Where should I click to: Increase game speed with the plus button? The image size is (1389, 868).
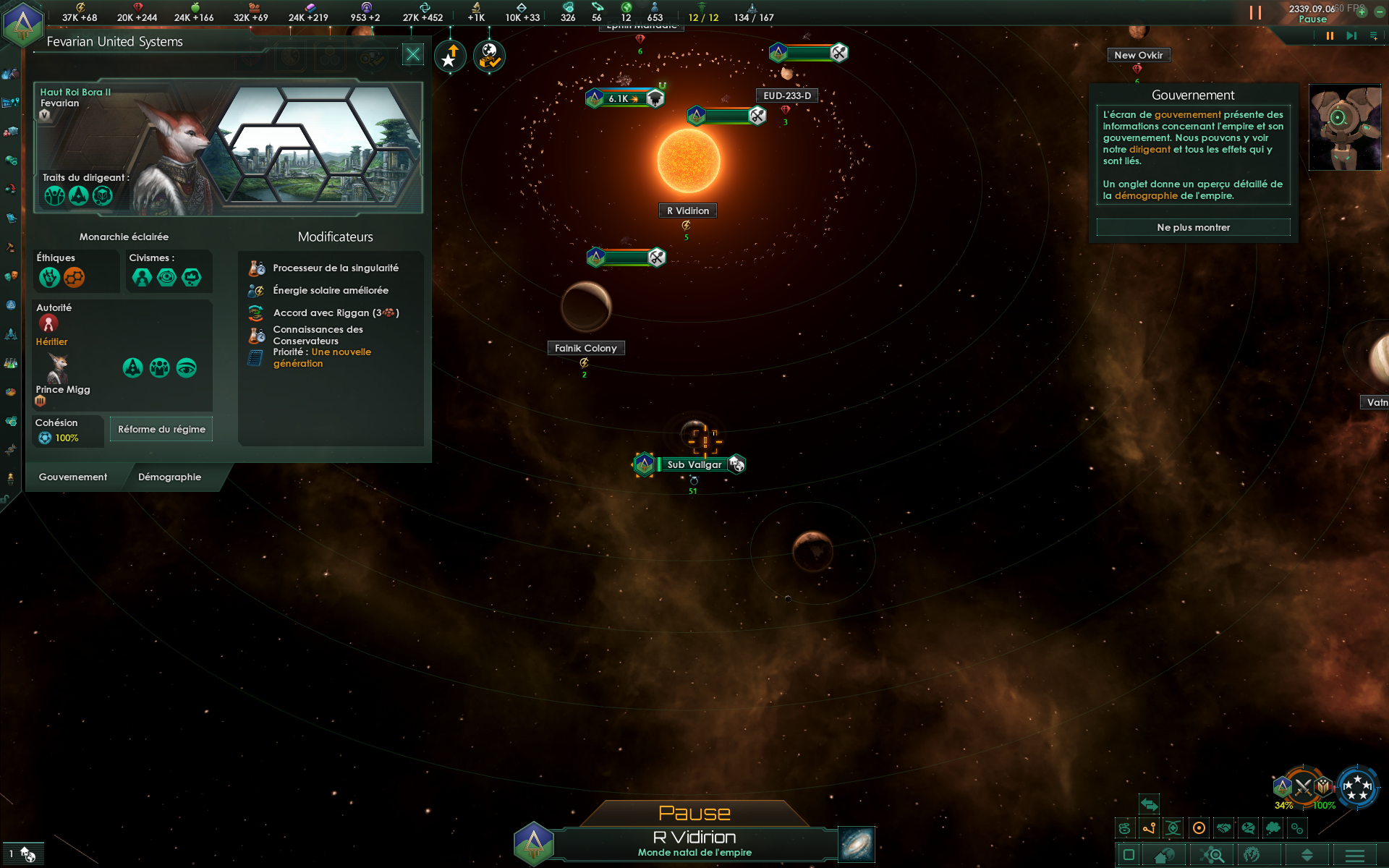tap(1362, 12)
